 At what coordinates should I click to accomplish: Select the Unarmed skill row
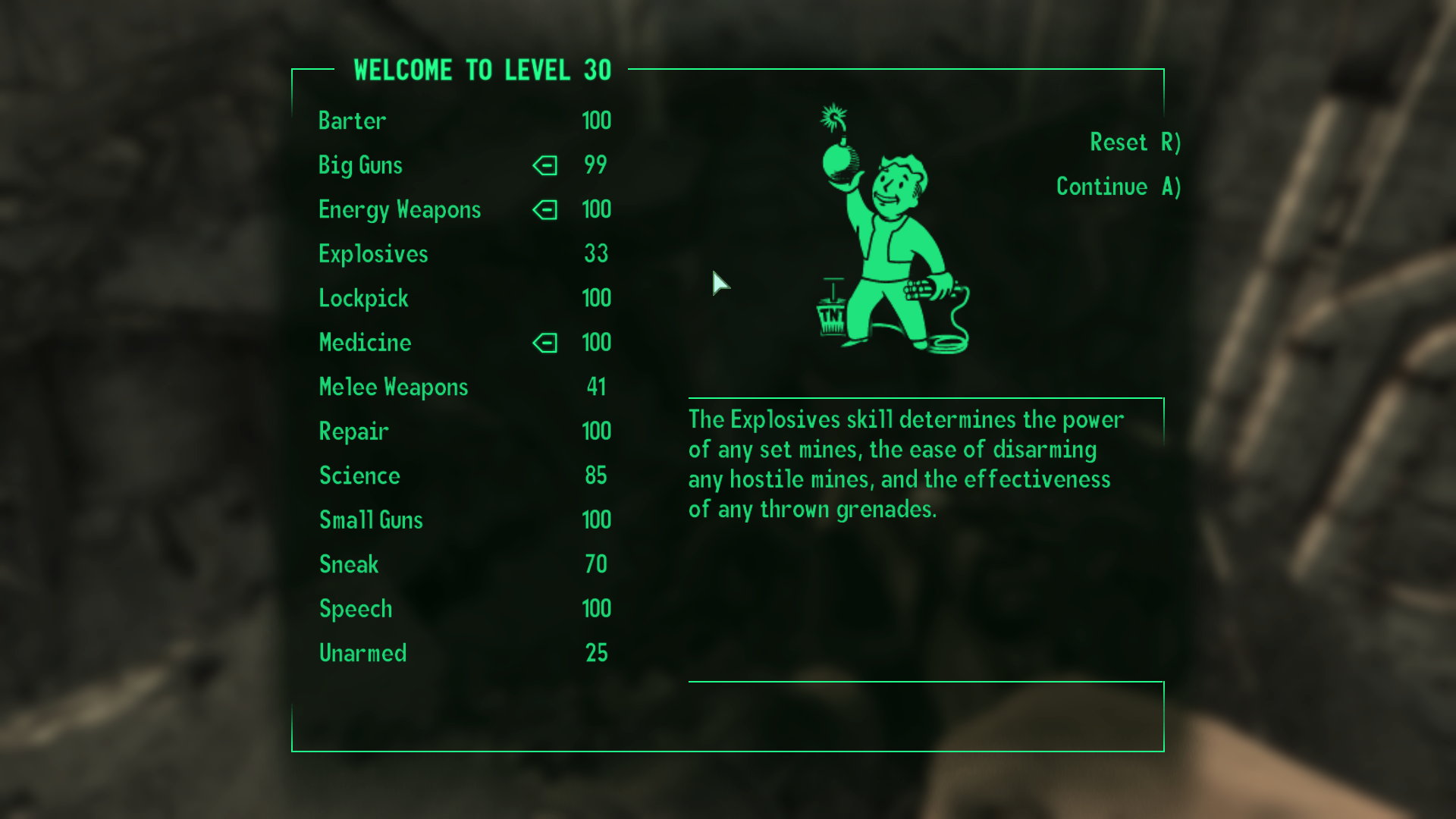click(x=362, y=654)
